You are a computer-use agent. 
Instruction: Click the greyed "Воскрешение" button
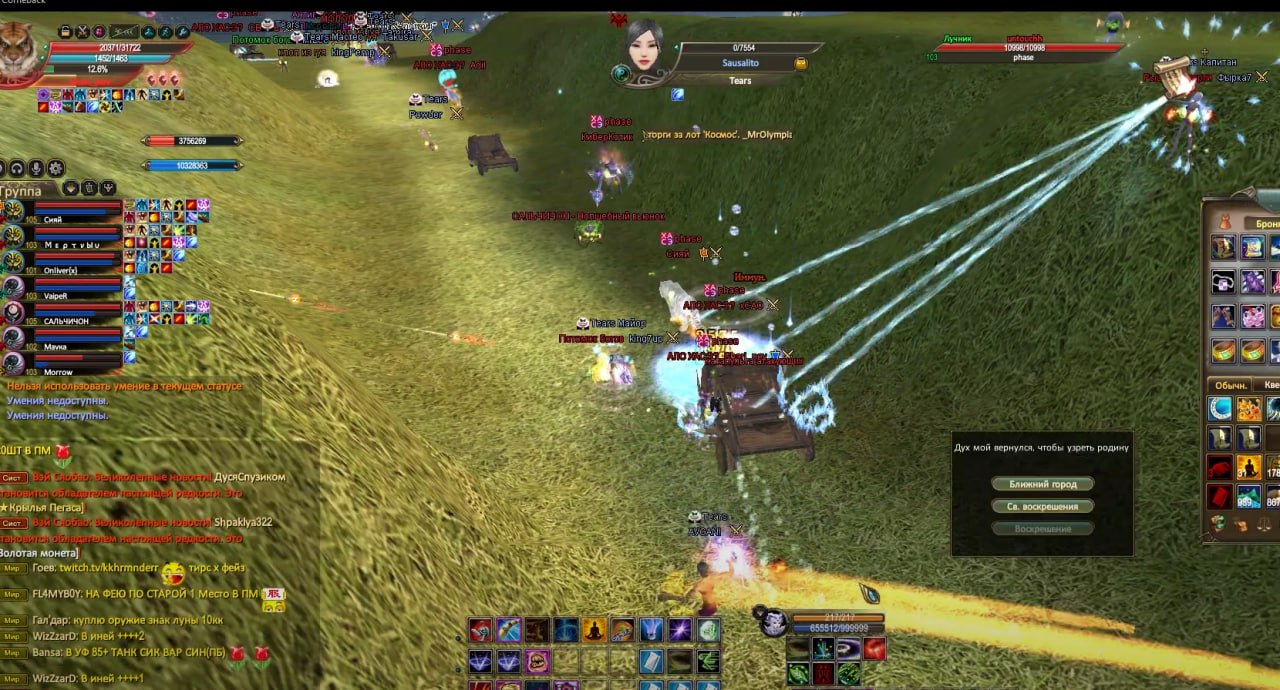(1042, 528)
